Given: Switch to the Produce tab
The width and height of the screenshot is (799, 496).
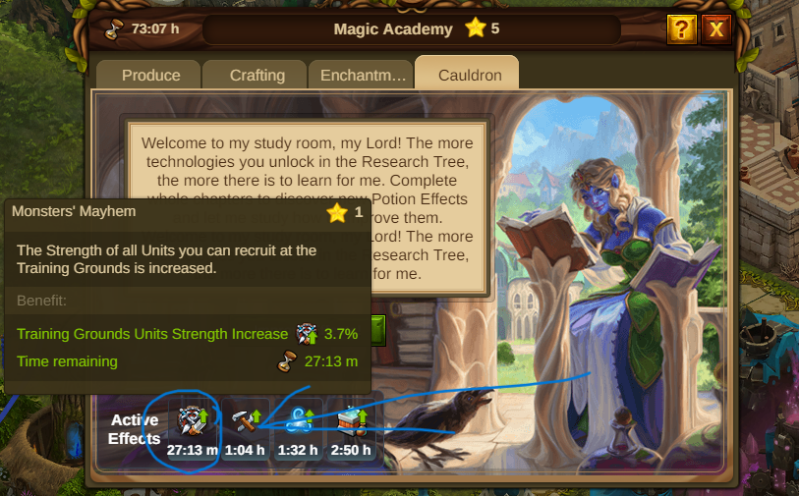Looking at the screenshot, I should pos(151,75).
